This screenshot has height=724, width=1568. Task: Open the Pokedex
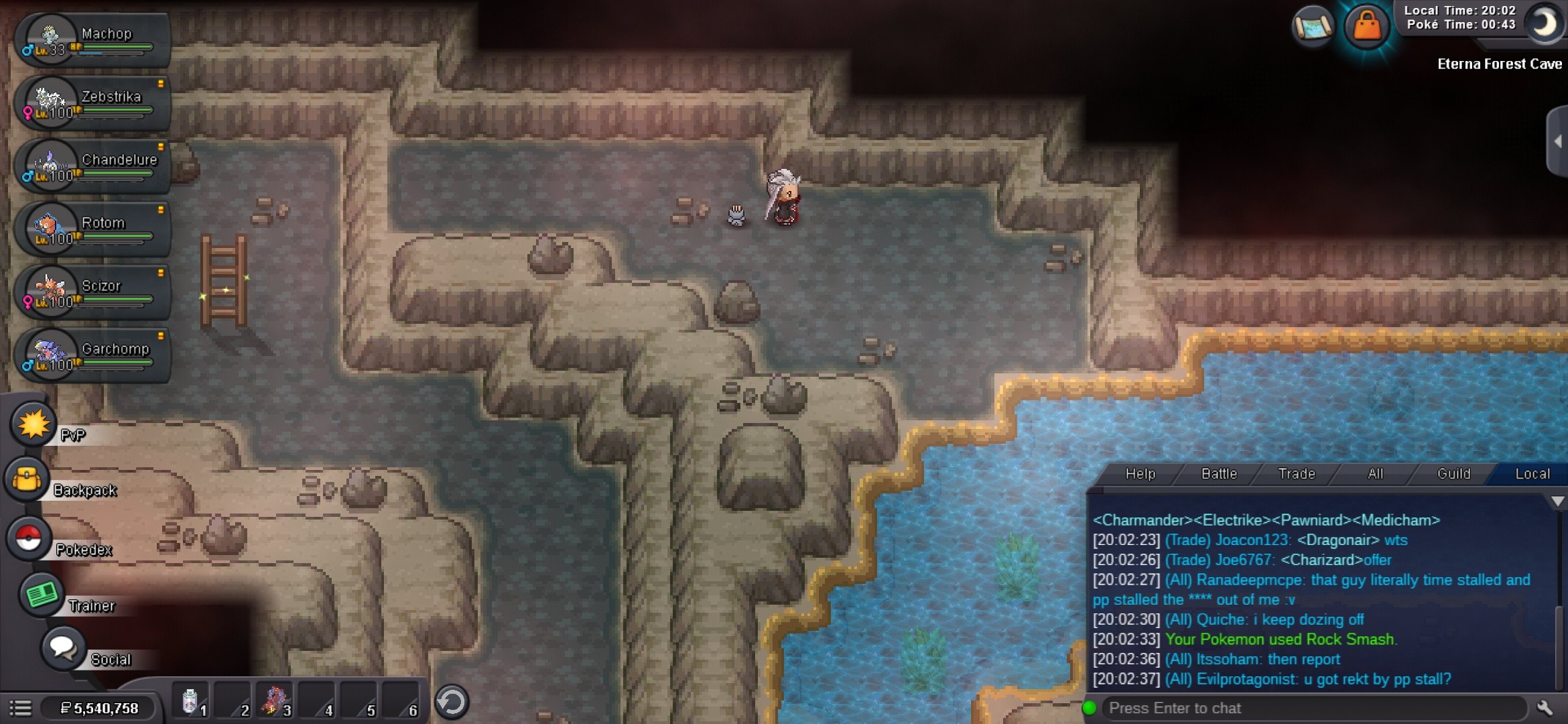(29, 538)
